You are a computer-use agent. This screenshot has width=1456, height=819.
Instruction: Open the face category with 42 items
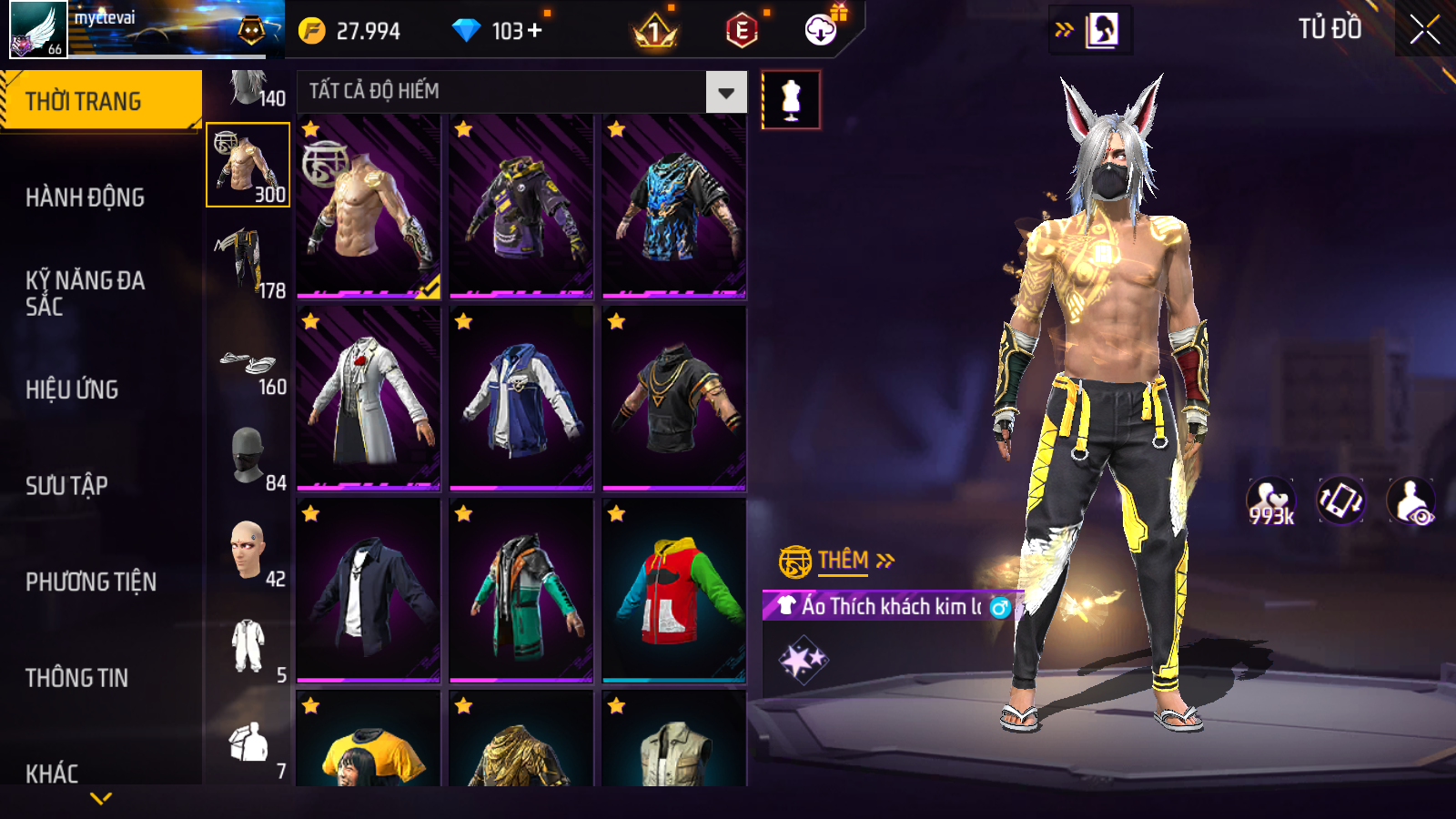248,551
